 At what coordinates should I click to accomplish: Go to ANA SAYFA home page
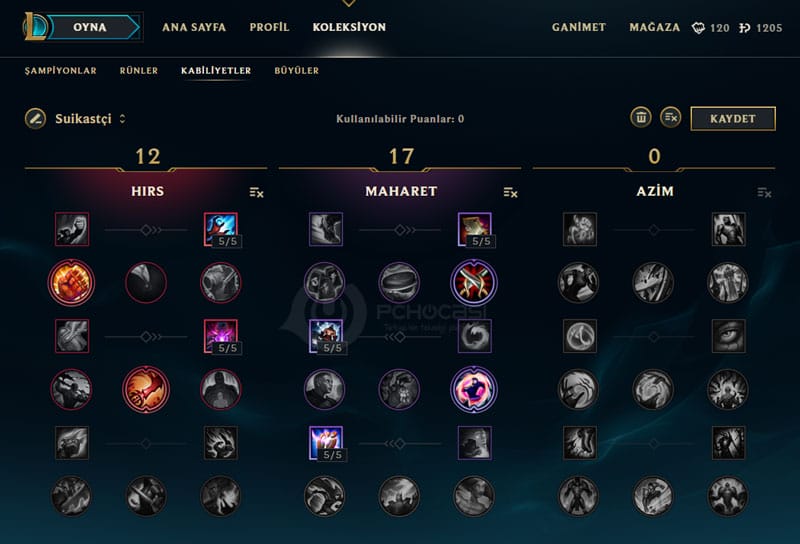click(x=194, y=27)
